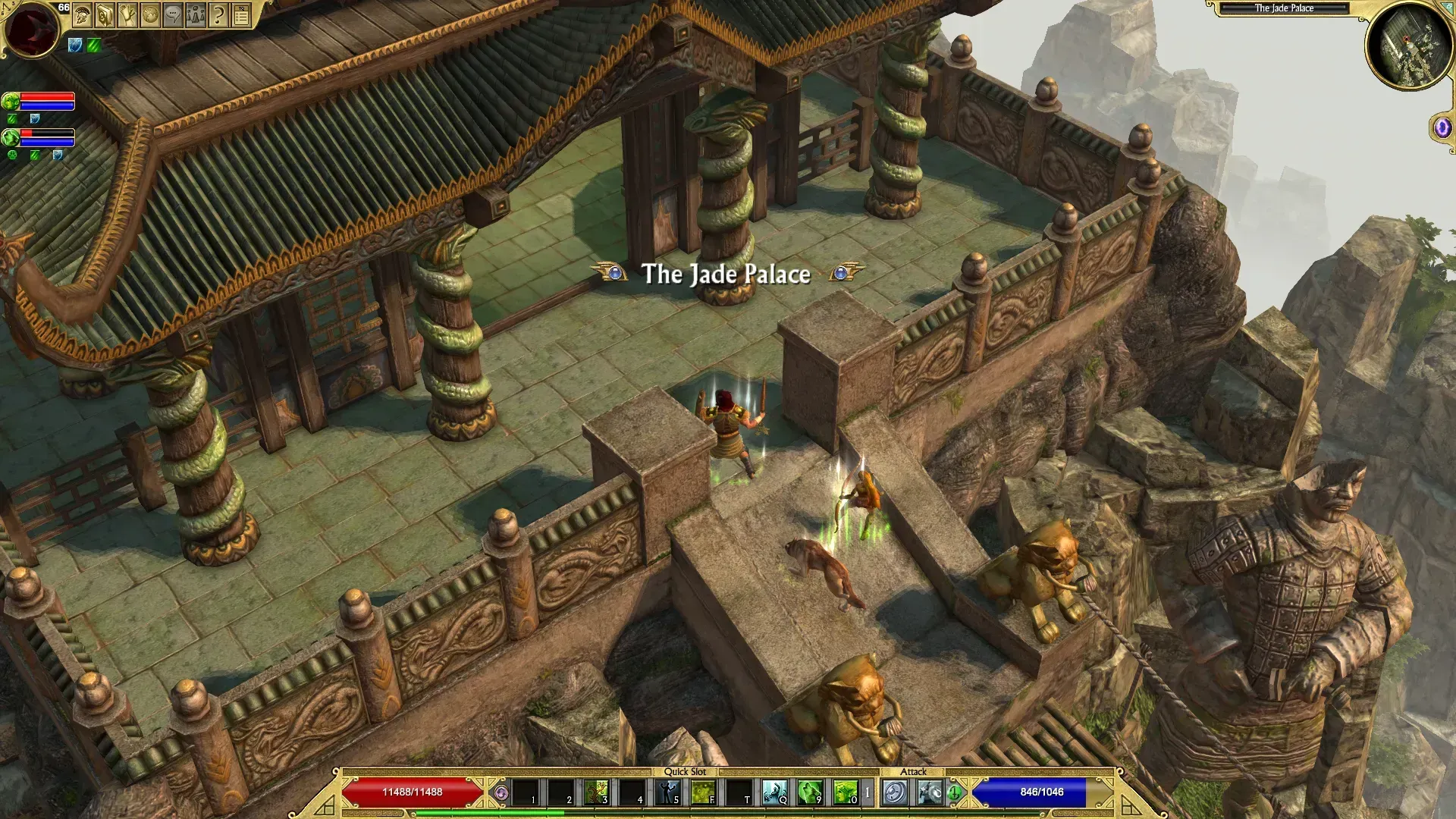Viewport: 1456px width, 819px height.
Task: Select the left attack shield skill icon
Action: pos(895,792)
